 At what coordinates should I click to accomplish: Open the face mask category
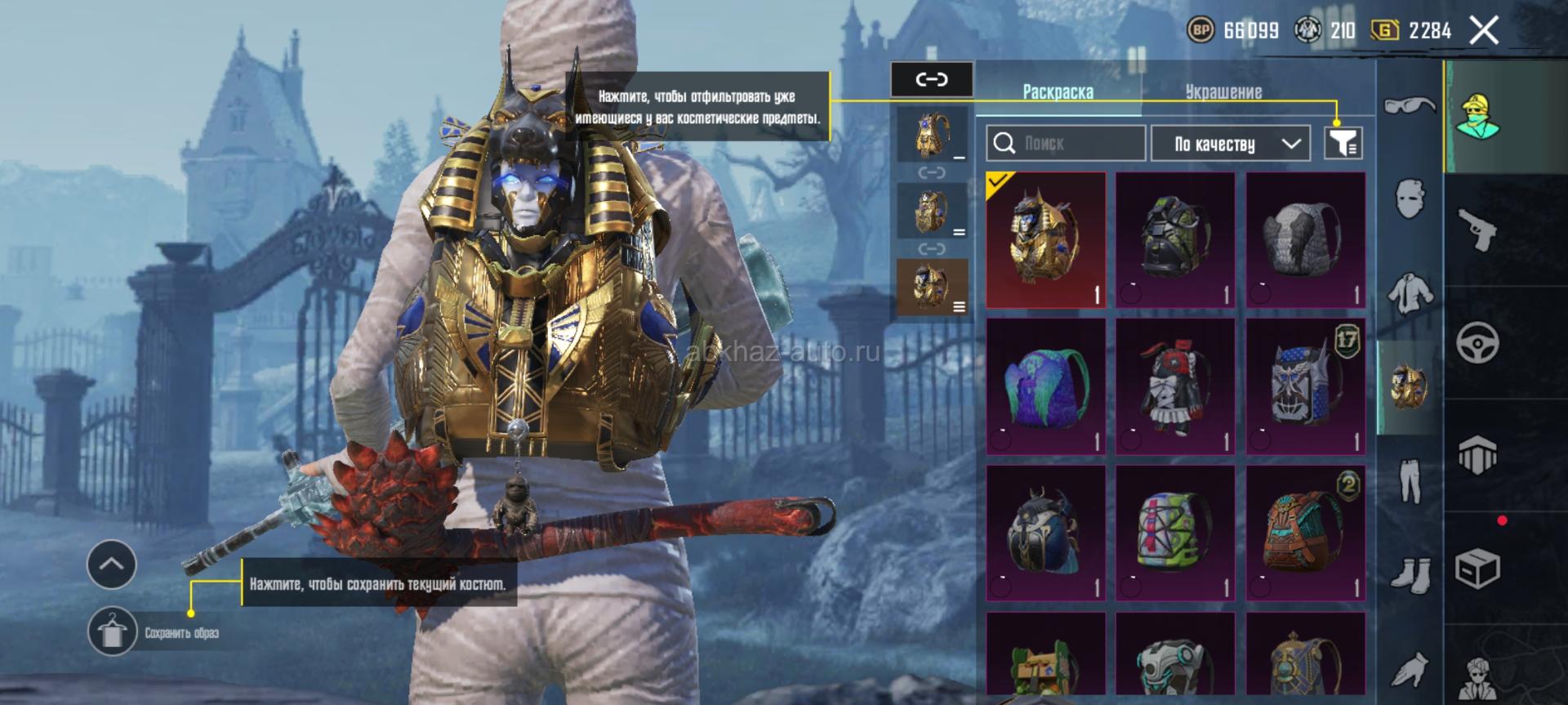[1410, 198]
